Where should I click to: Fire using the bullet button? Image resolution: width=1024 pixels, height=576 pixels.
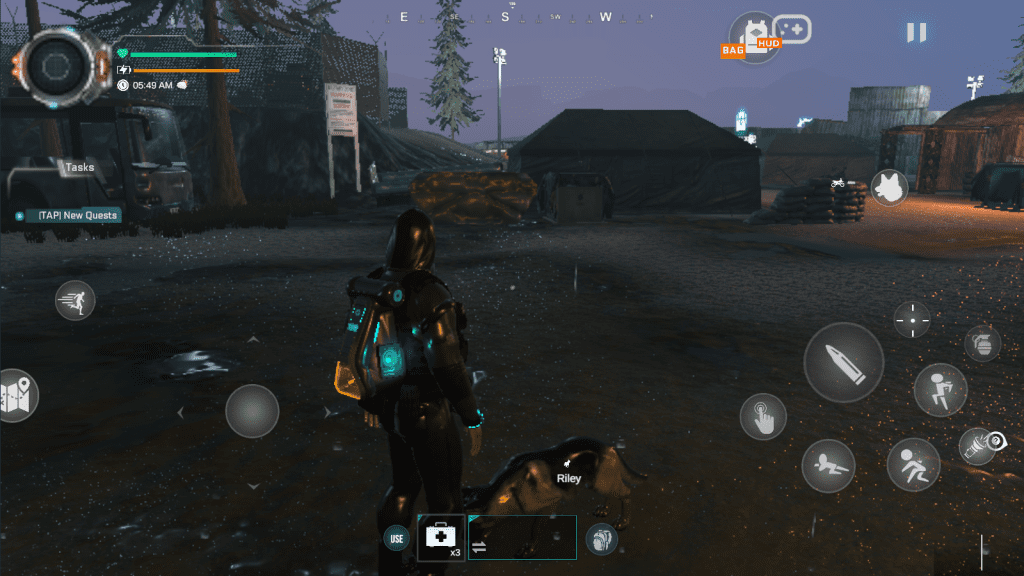pos(843,362)
